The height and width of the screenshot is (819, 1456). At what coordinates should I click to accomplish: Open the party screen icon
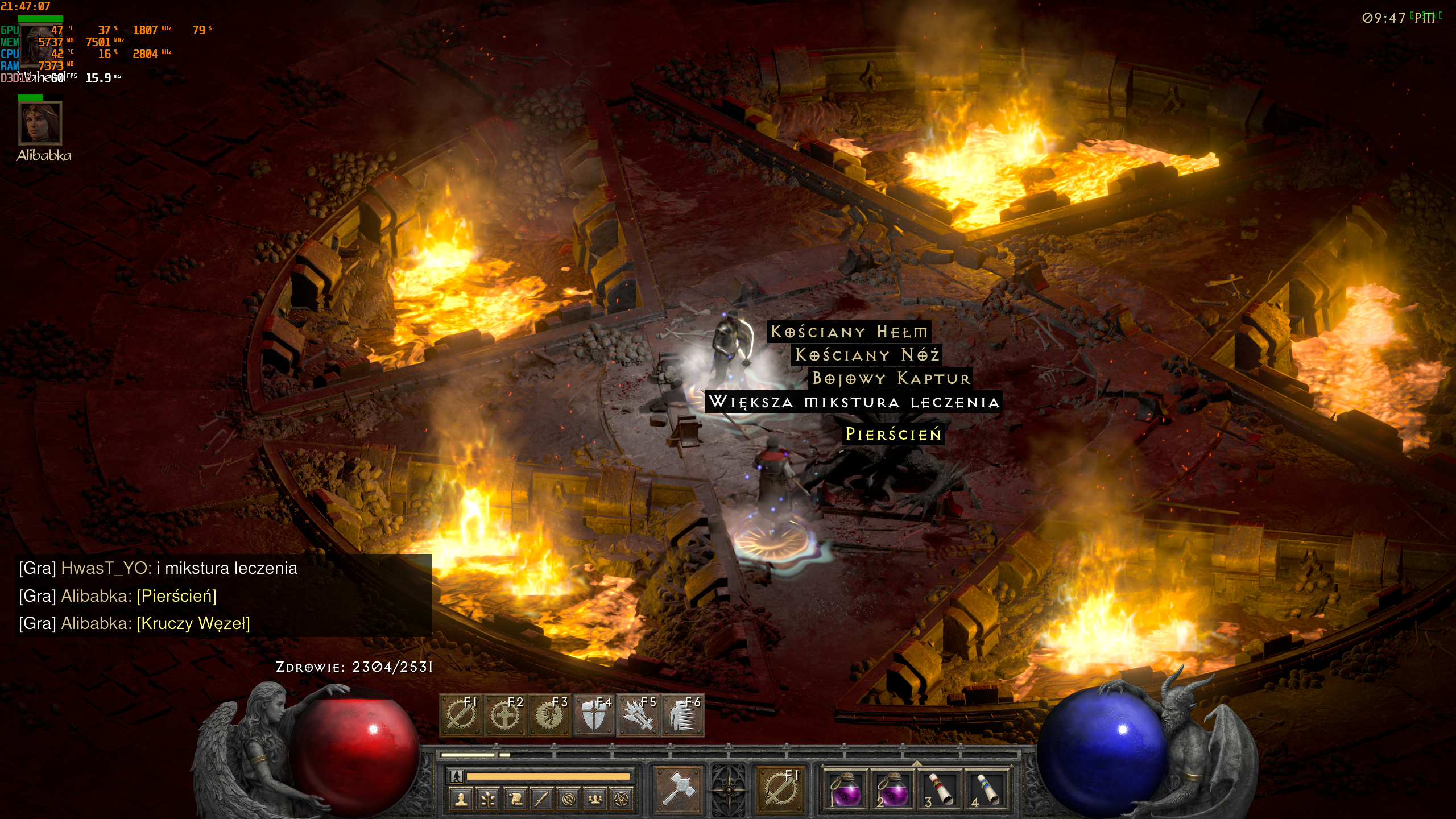(x=595, y=800)
